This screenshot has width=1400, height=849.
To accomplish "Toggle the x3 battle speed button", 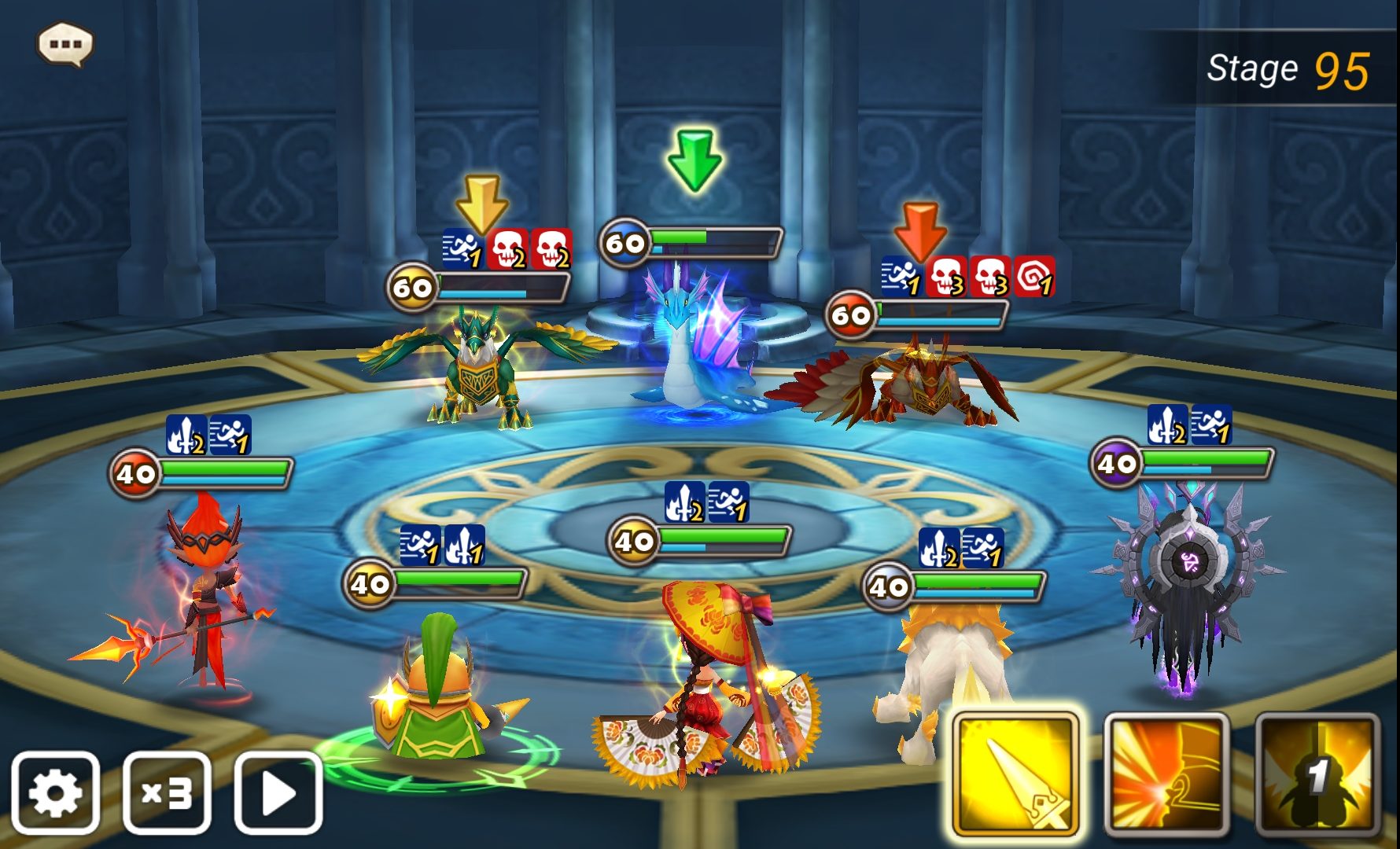I will [x=167, y=792].
